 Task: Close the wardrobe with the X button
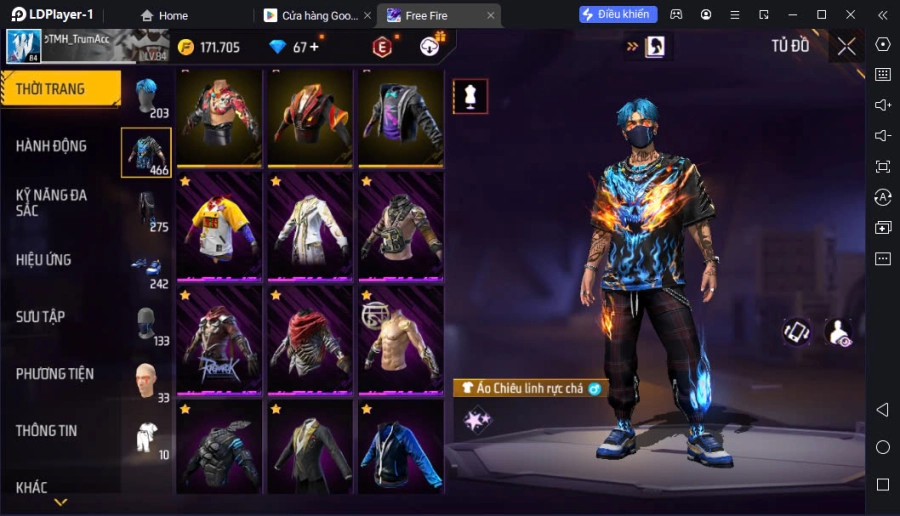click(x=846, y=46)
